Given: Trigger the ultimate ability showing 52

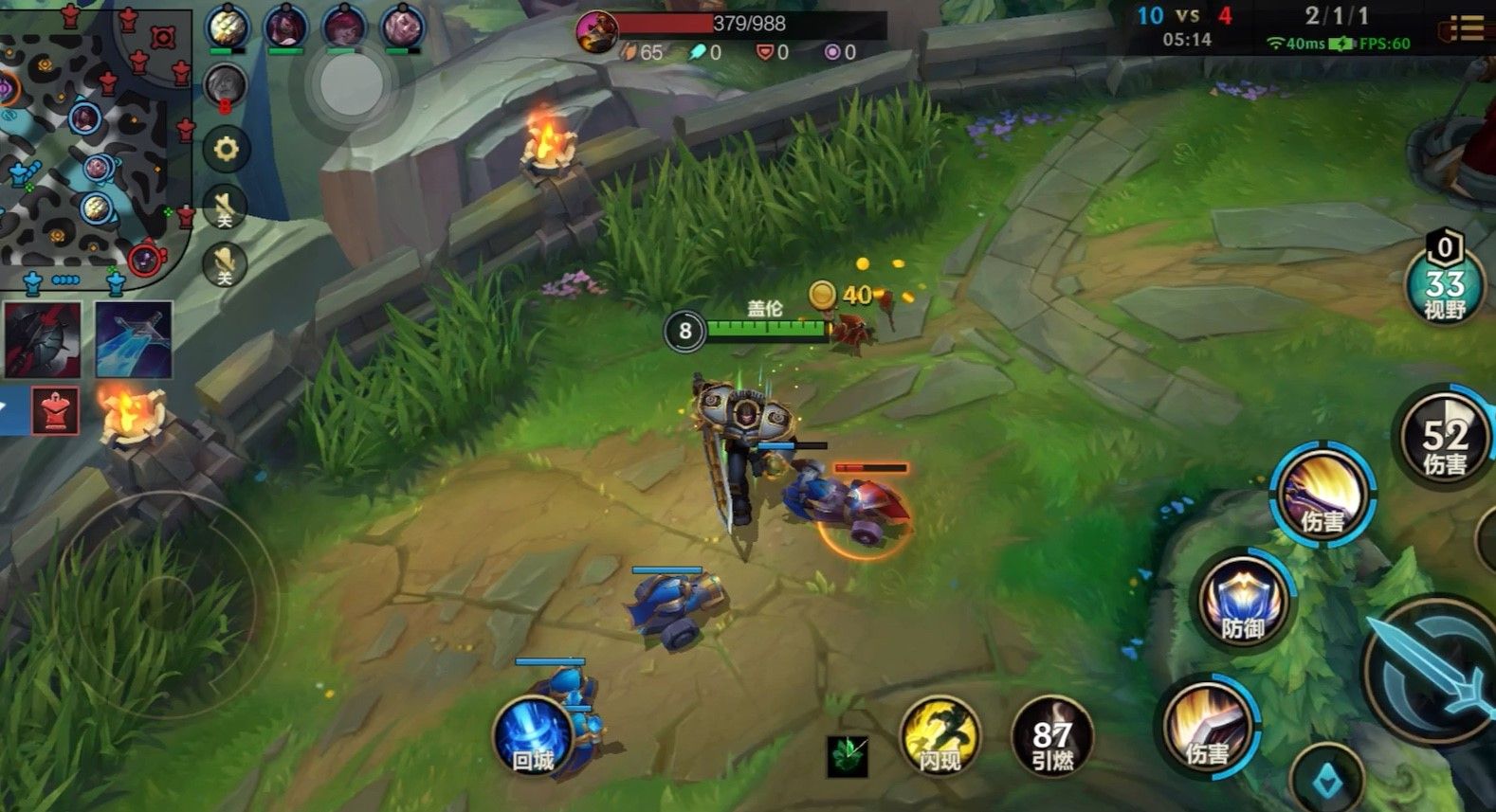Looking at the screenshot, I should click(x=1444, y=438).
